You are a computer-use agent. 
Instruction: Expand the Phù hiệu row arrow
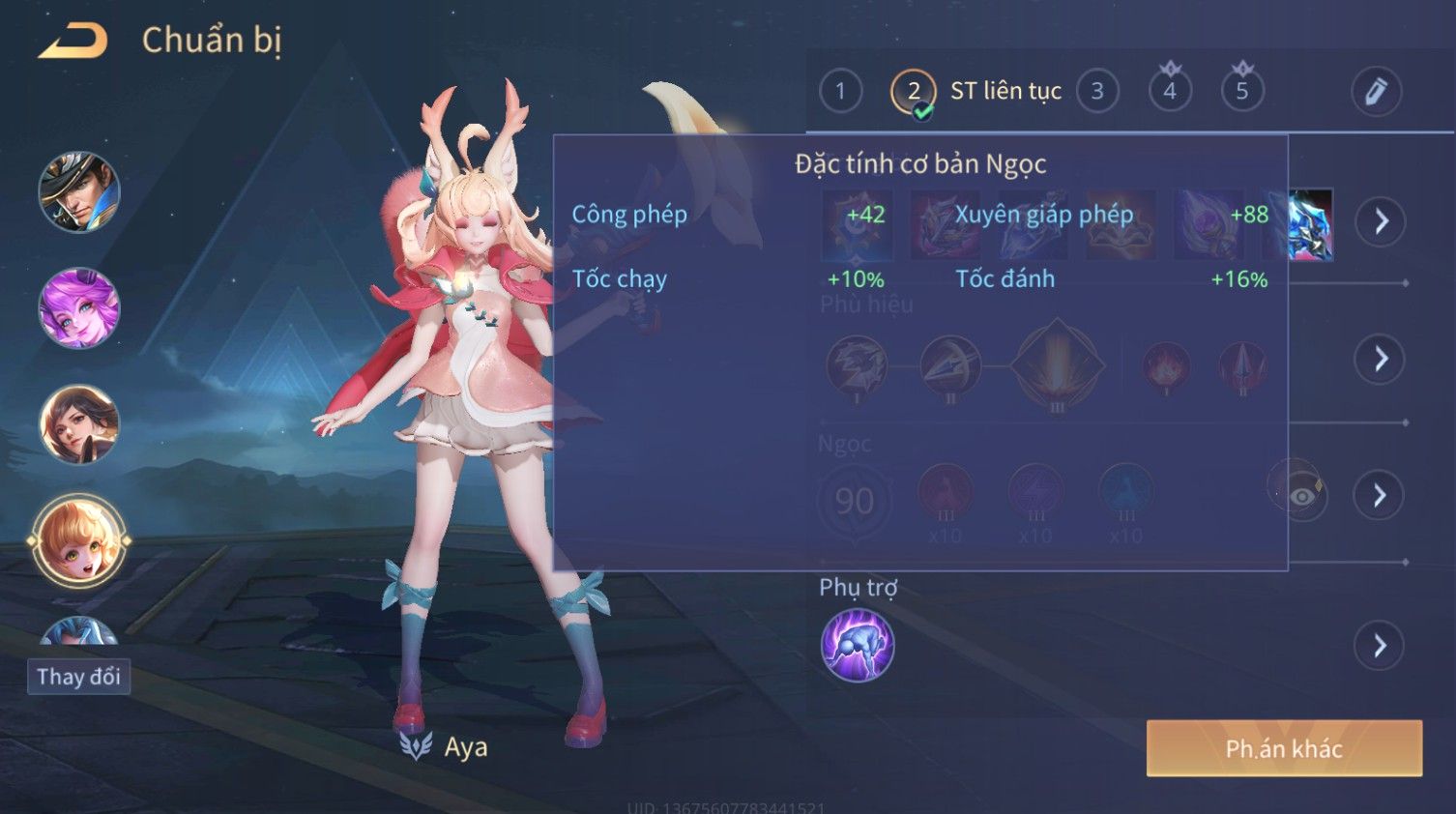pyautogui.click(x=1381, y=360)
